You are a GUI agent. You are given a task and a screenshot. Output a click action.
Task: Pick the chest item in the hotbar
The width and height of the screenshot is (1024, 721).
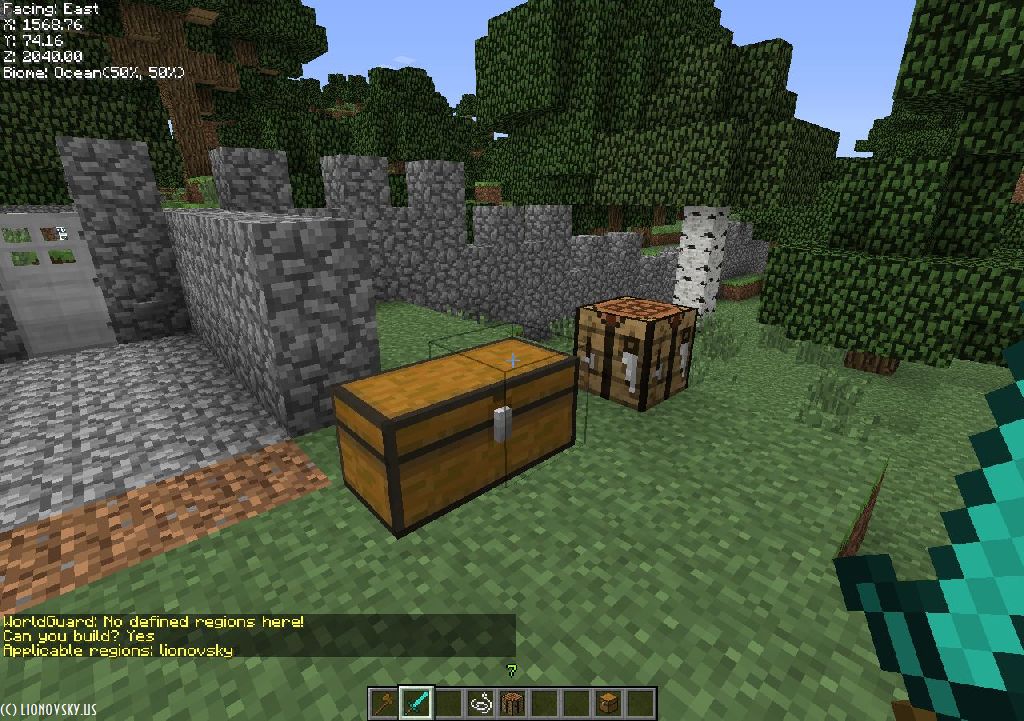608,703
